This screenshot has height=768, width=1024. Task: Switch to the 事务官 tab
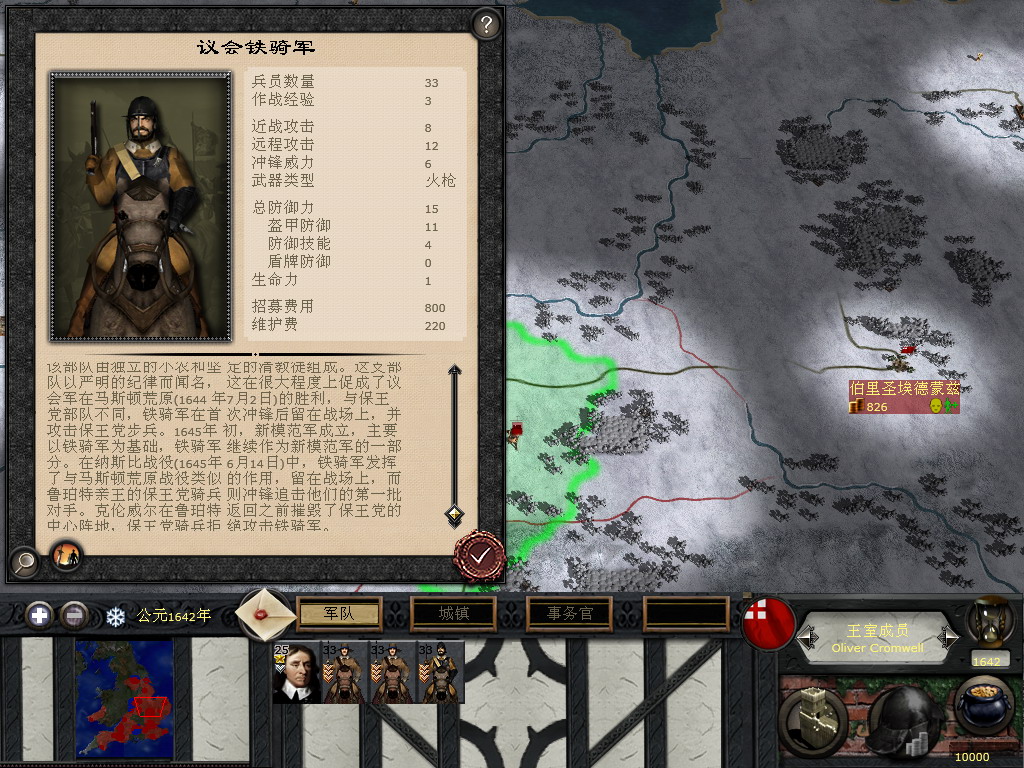[x=570, y=613]
